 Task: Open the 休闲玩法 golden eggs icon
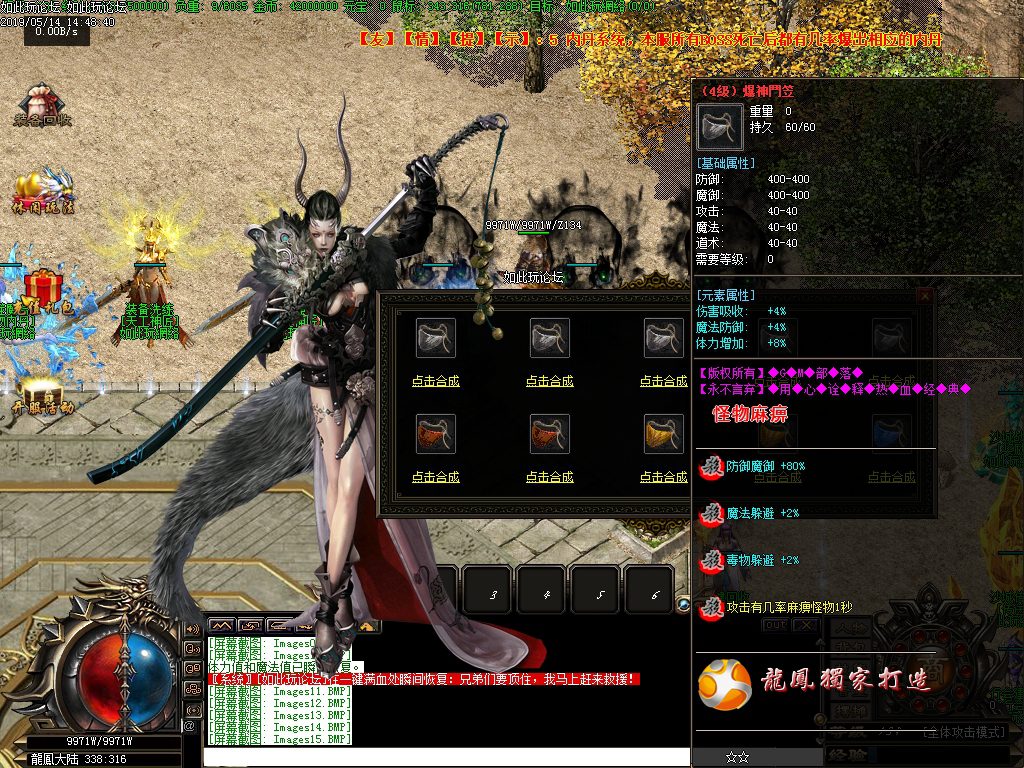point(44,191)
